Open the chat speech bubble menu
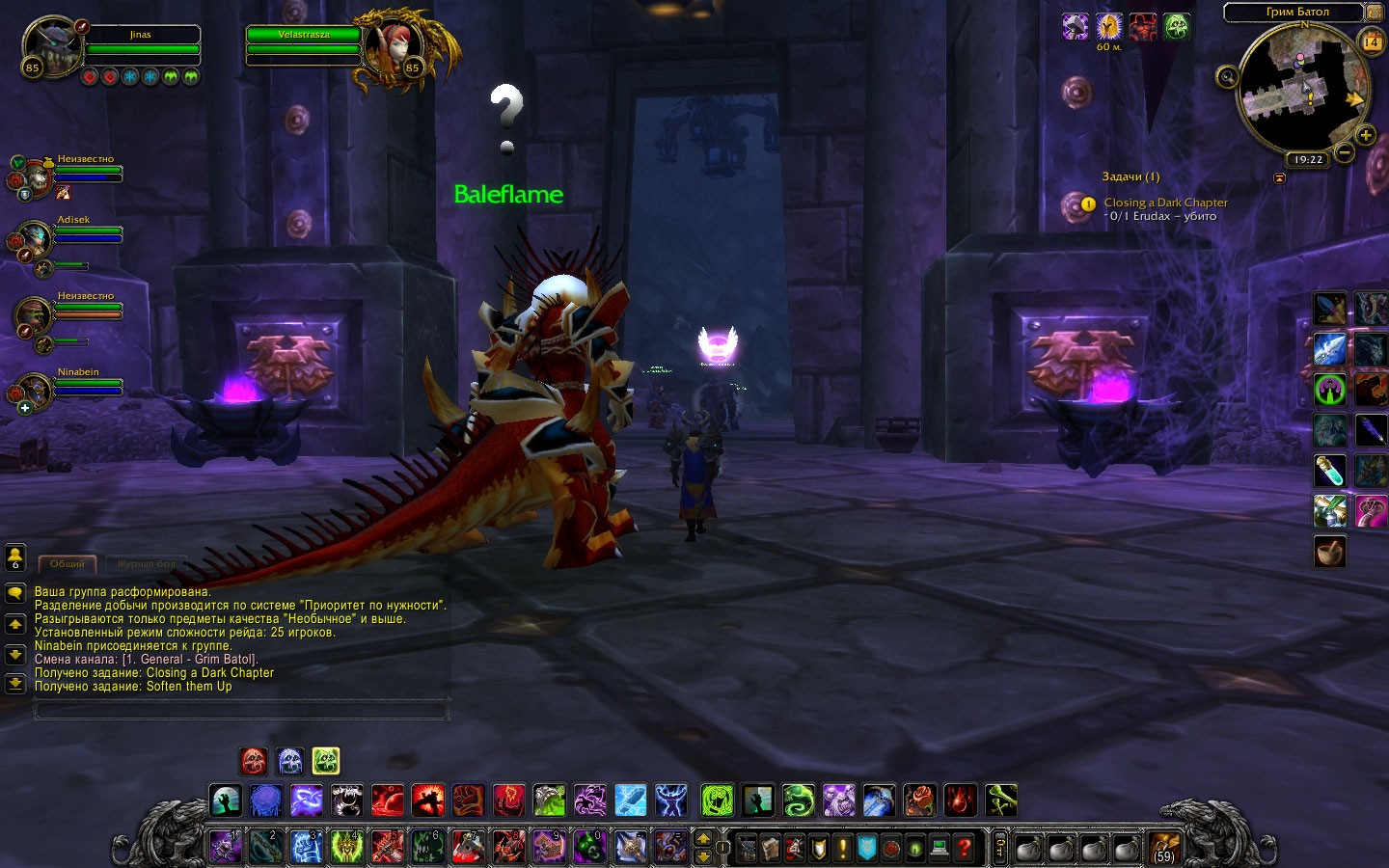This screenshot has width=1389, height=868. pos(15,593)
